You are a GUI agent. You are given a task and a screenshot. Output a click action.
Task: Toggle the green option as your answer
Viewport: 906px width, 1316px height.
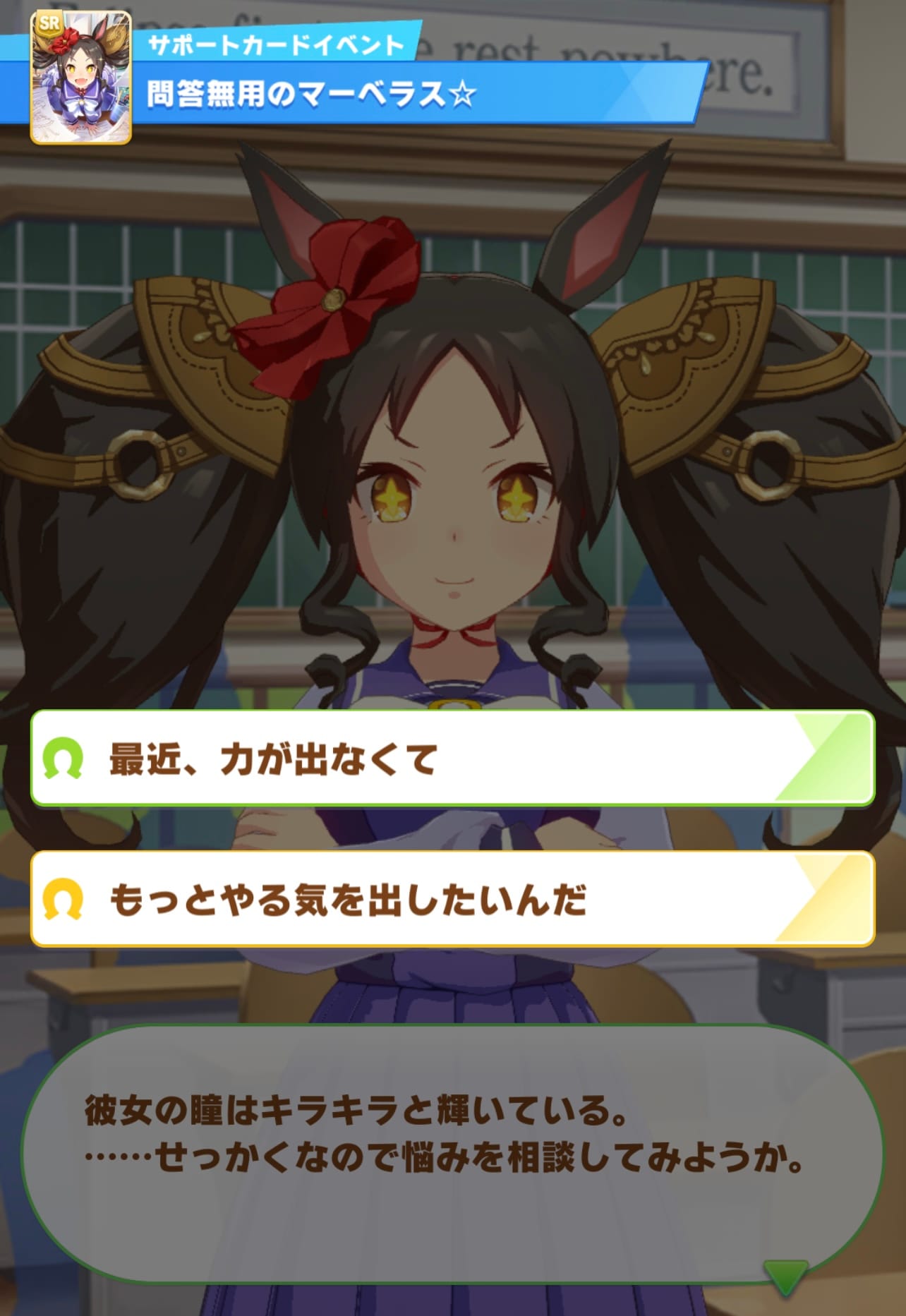click(x=452, y=760)
